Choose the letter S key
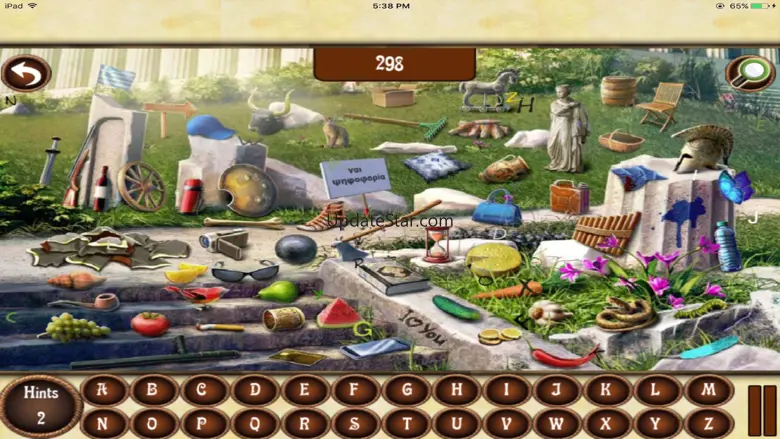Viewport: 780px width, 439px height. coord(356,424)
